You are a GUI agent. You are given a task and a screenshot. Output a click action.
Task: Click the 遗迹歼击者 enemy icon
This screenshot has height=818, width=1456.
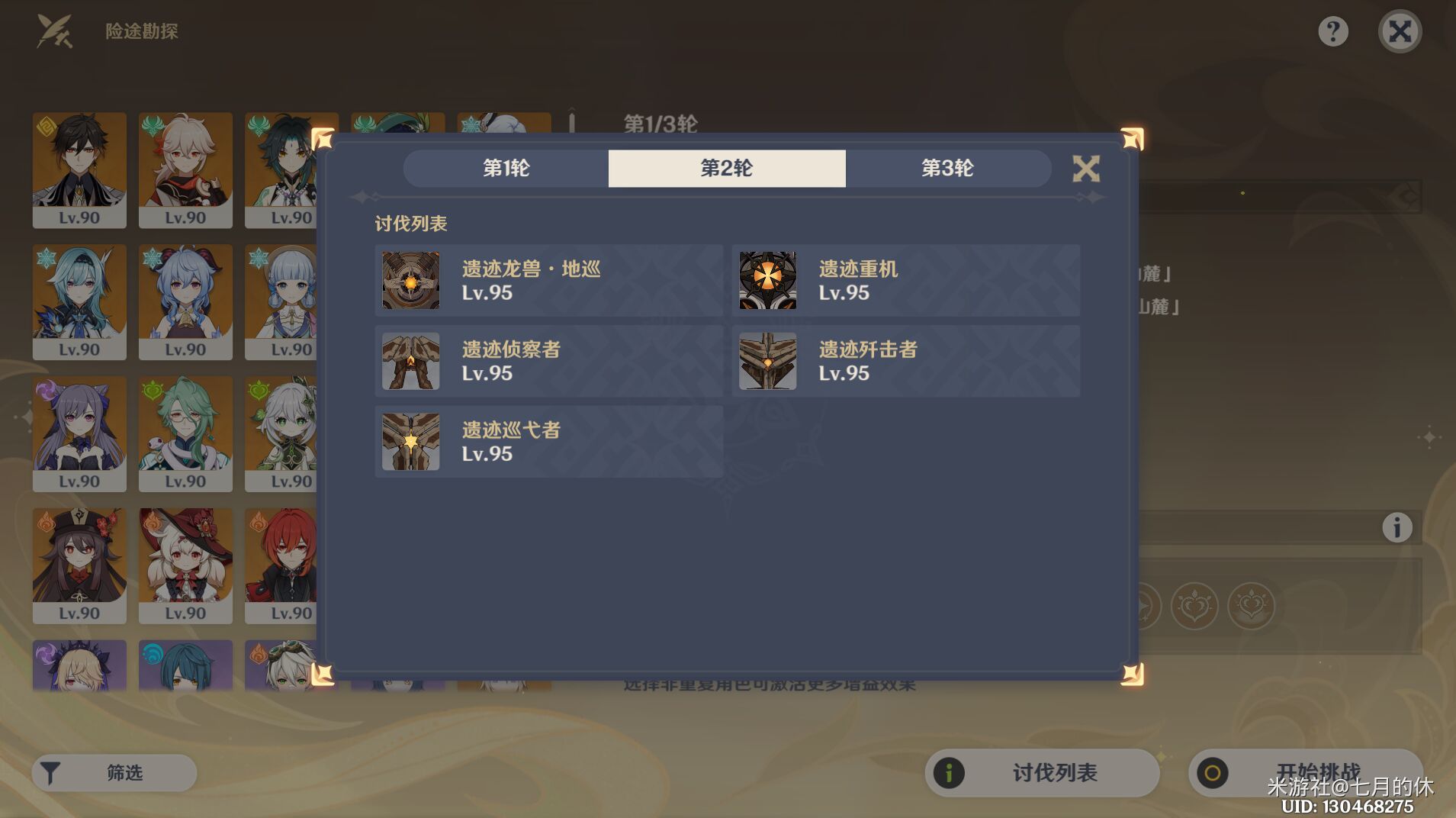[767, 360]
